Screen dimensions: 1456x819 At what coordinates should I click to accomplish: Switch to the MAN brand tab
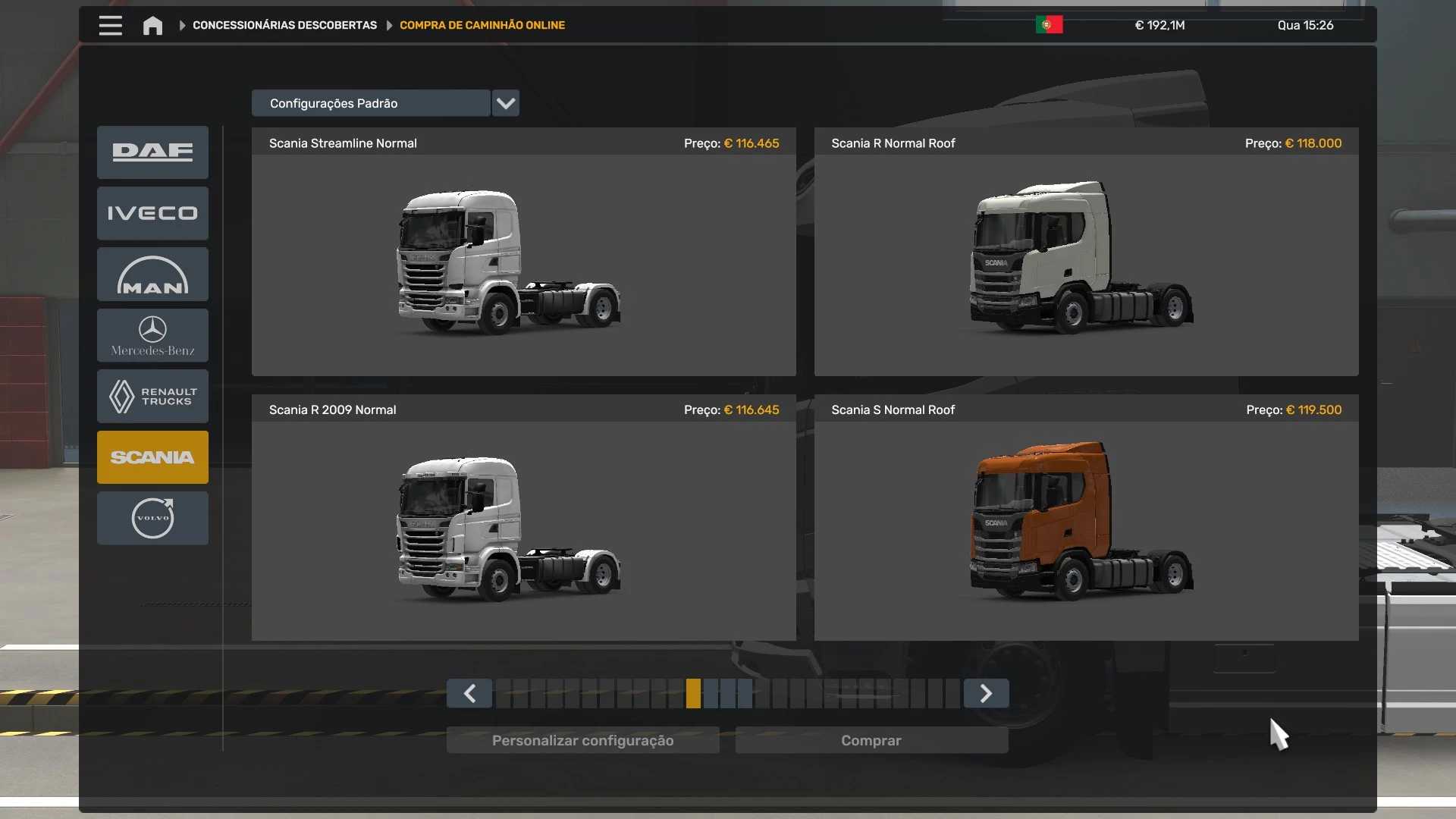click(152, 275)
